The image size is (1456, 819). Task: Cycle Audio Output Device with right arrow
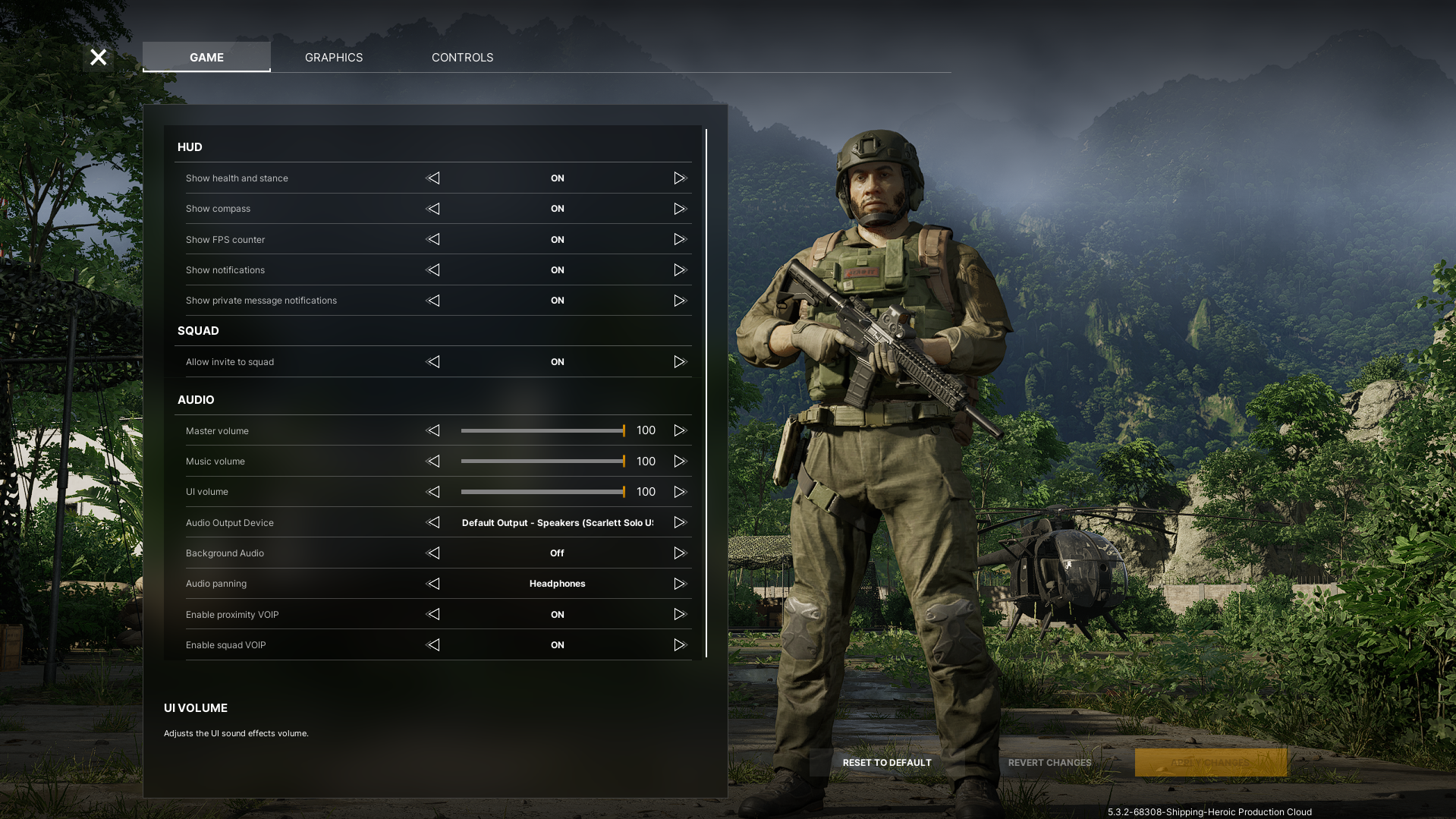(679, 523)
